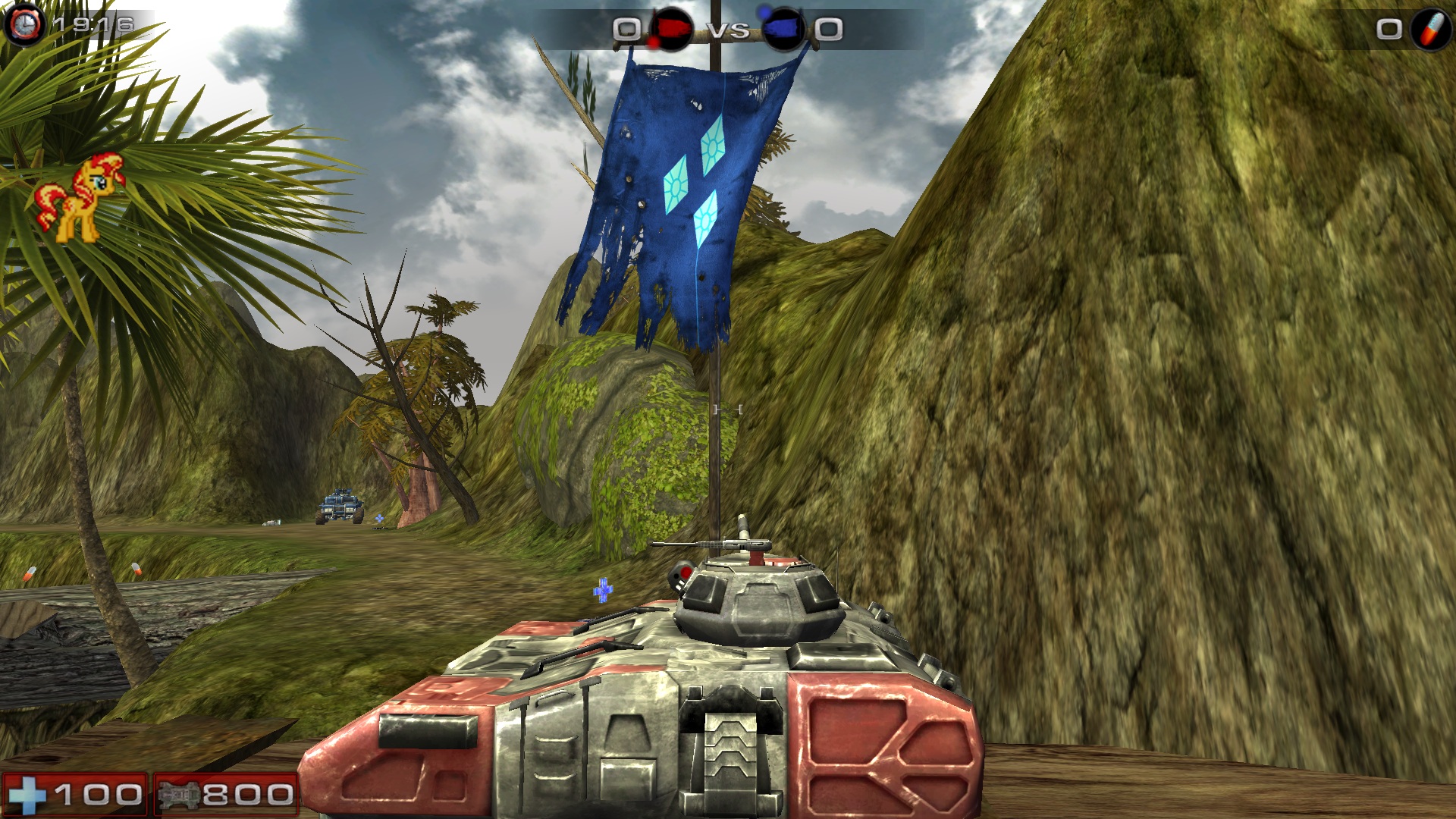
Task: Click the vehicle armor tank icon
Action: [179, 795]
